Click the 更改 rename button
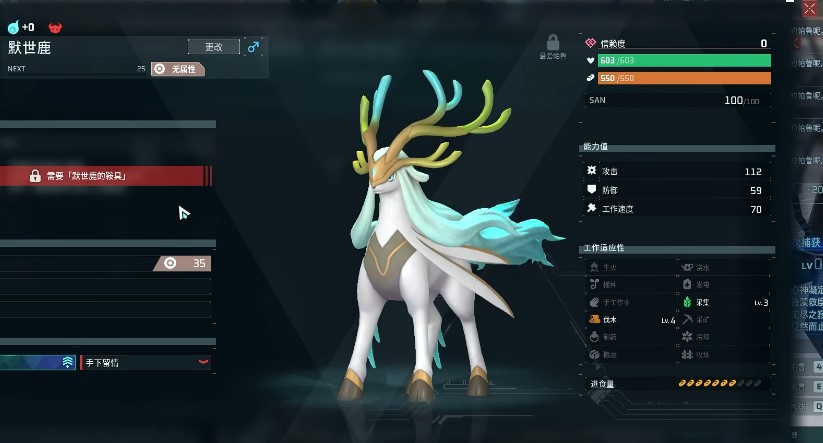Image resolution: width=823 pixels, height=443 pixels. pyautogui.click(x=213, y=47)
